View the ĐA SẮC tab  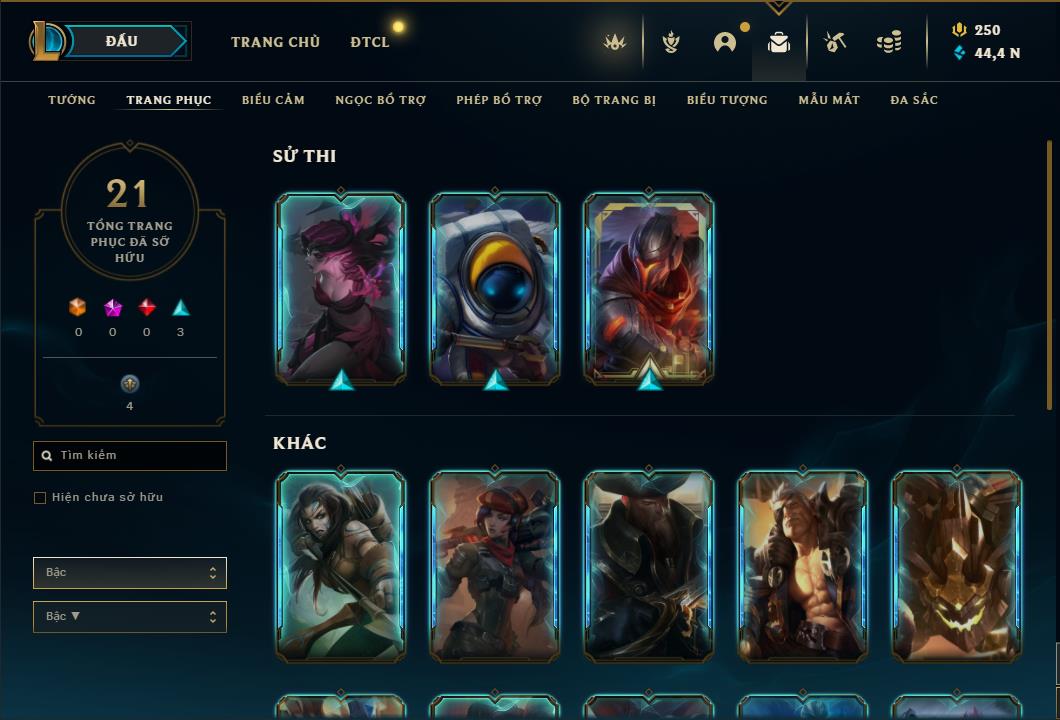click(x=914, y=100)
